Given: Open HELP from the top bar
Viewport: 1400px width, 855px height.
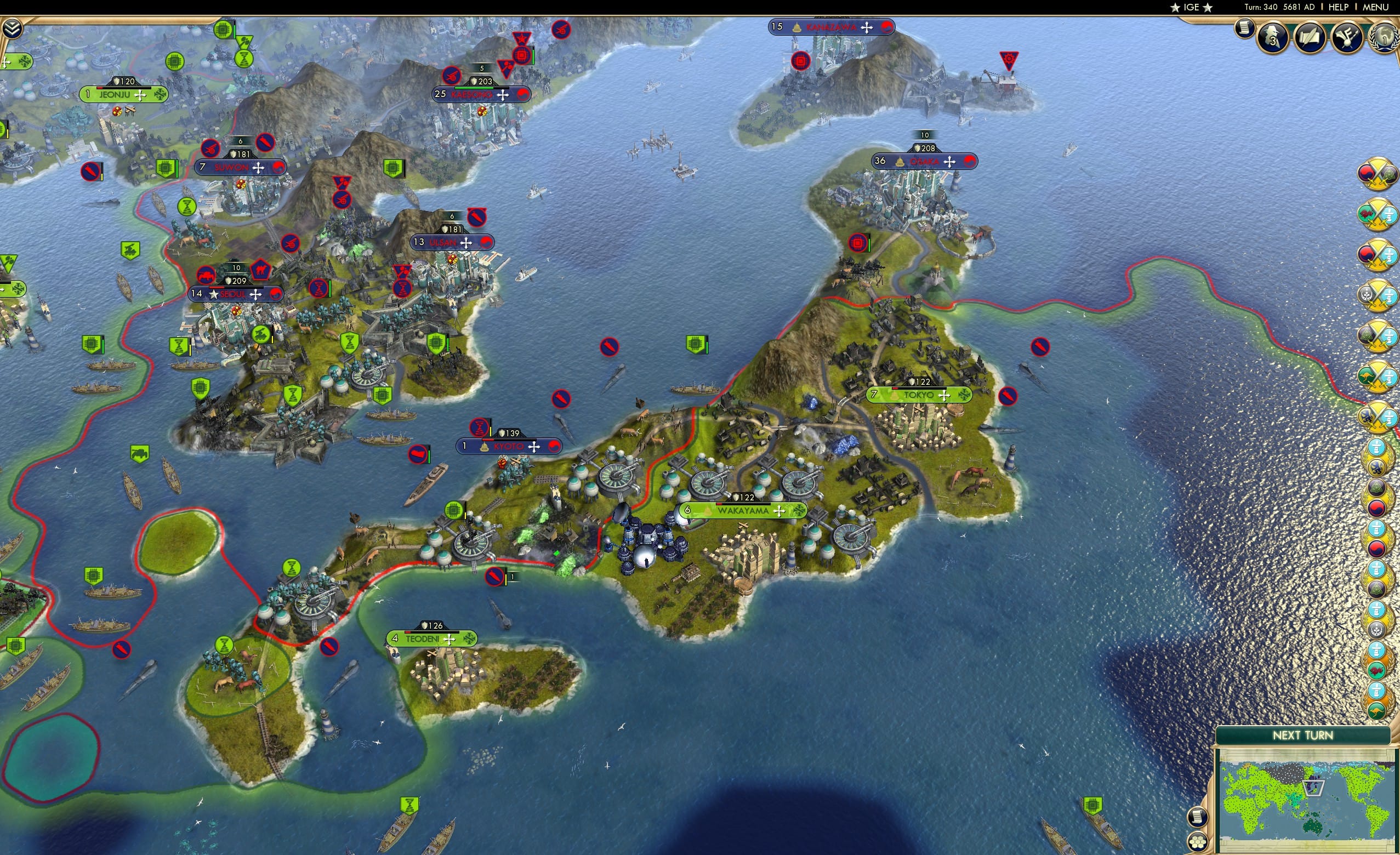Looking at the screenshot, I should pyautogui.click(x=1338, y=7).
